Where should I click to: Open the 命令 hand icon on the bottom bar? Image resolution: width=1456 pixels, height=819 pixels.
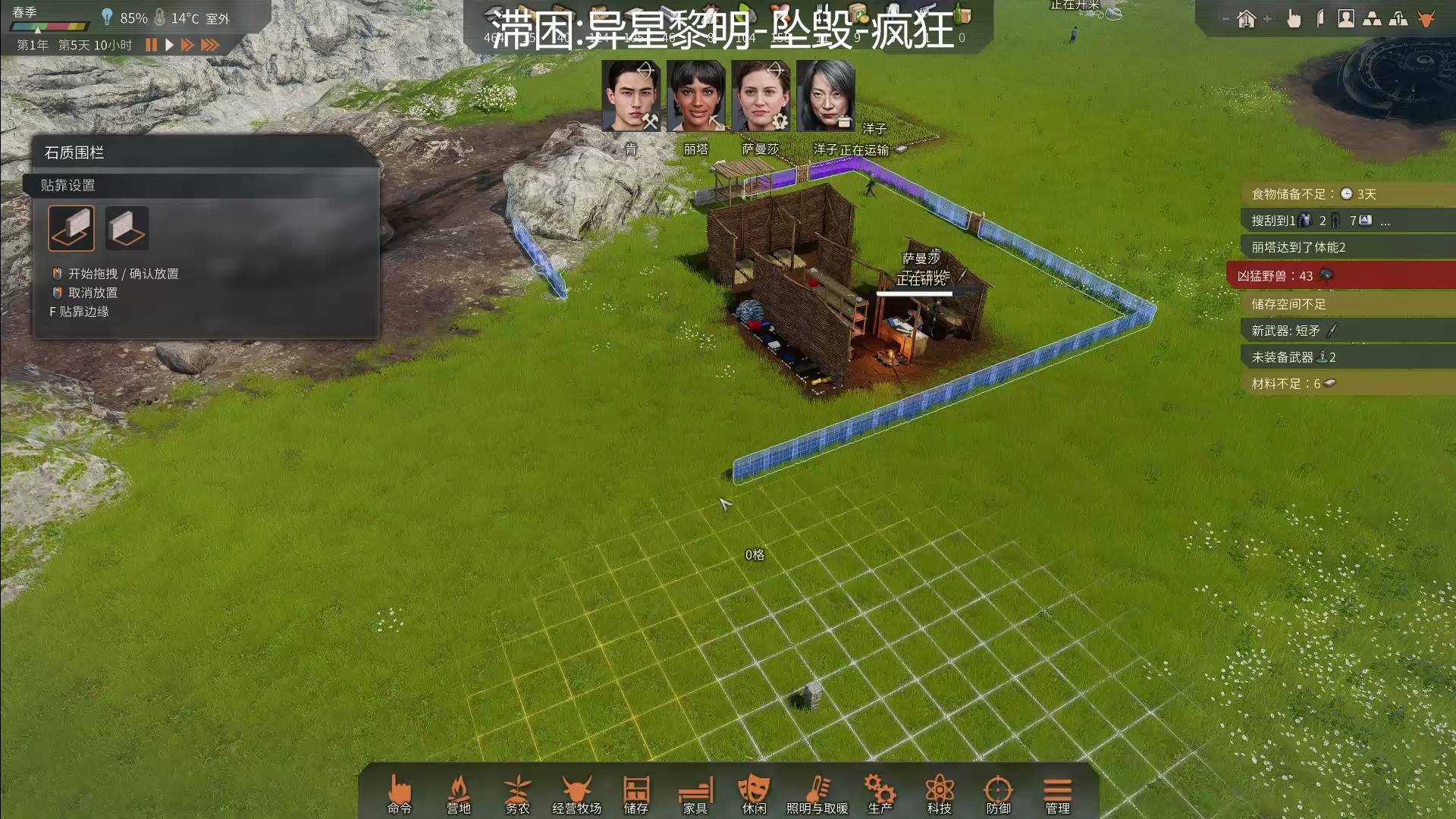click(400, 792)
